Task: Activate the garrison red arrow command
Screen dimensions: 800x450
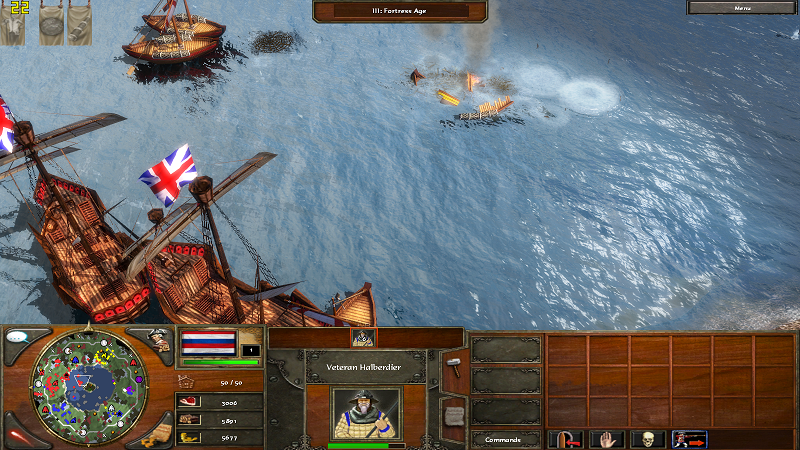Action: [565, 439]
